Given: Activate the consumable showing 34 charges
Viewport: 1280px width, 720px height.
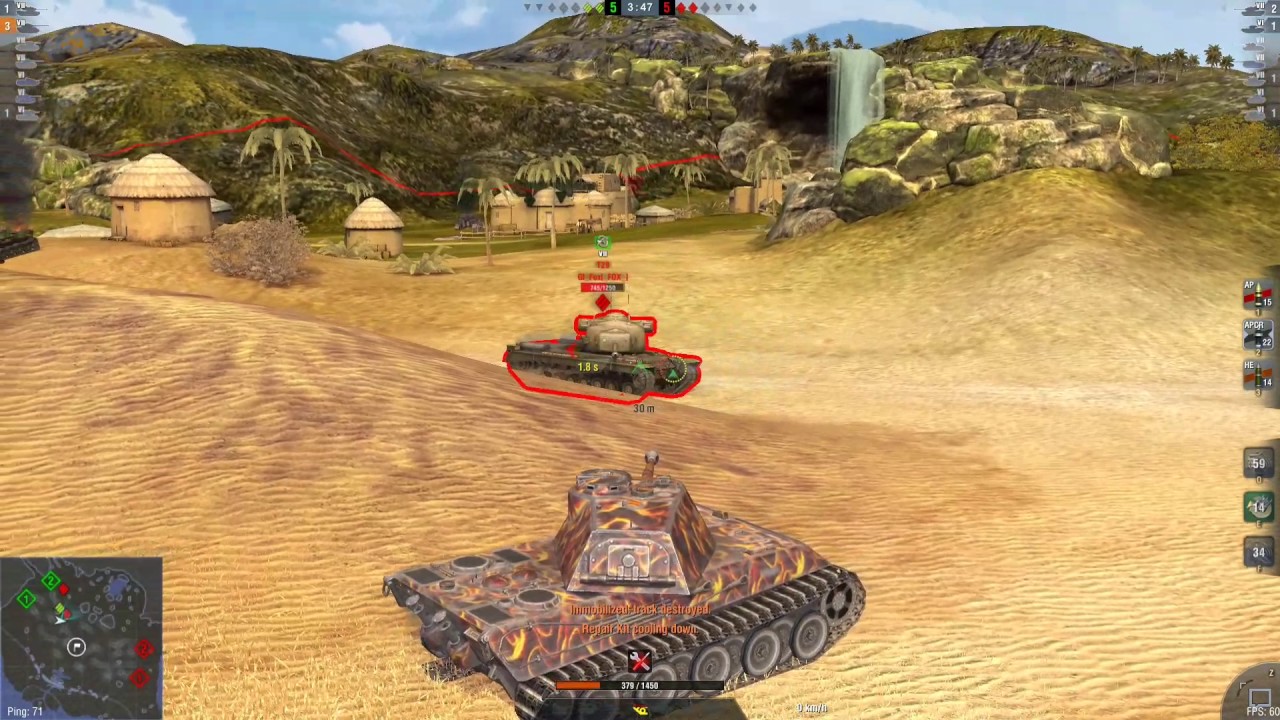Looking at the screenshot, I should coord(1258,551).
